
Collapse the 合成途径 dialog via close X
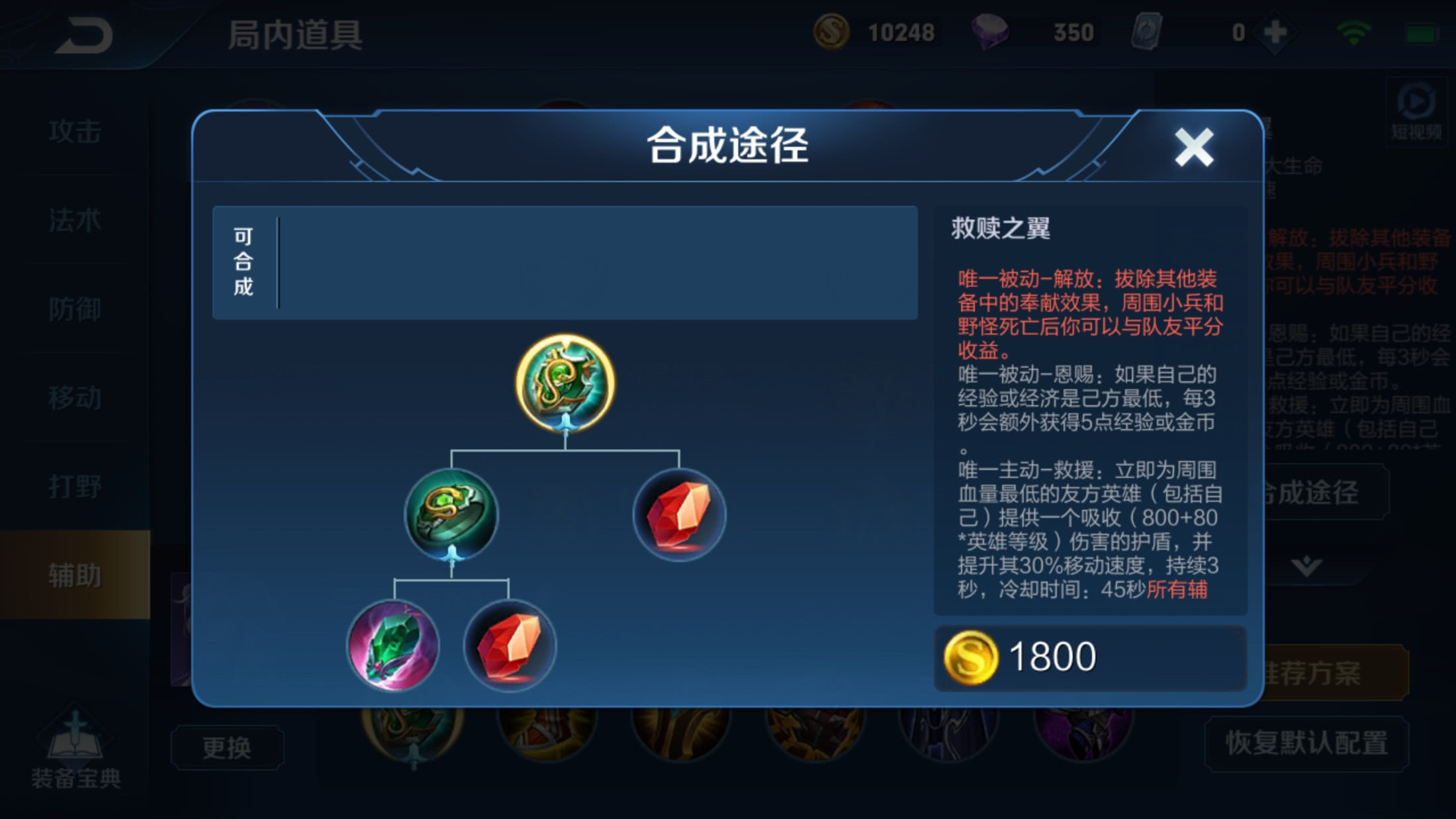click(x=1193, y=147)
